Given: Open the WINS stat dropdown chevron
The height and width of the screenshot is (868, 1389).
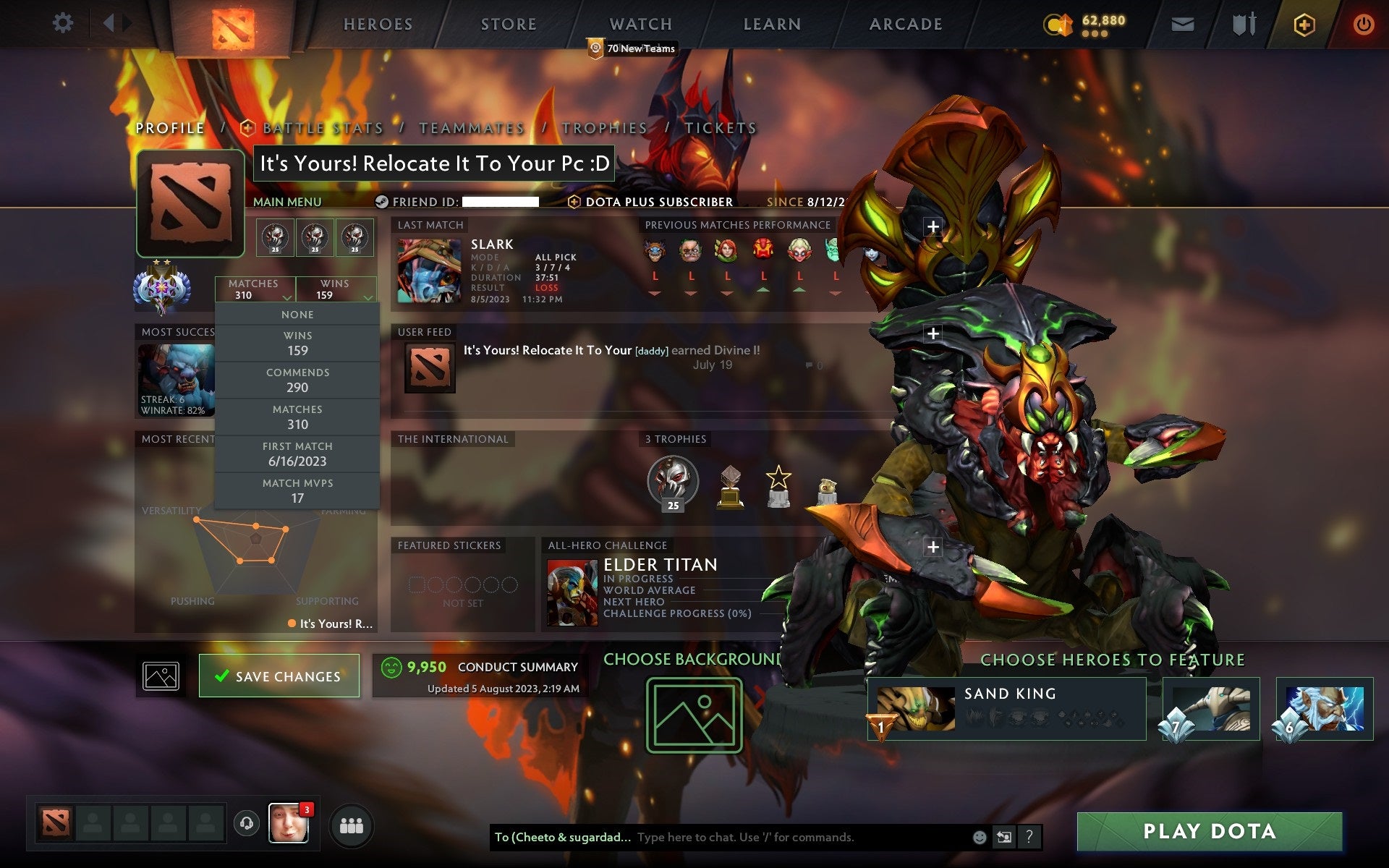Looking at the screenshot, I should tap(368, 298).
